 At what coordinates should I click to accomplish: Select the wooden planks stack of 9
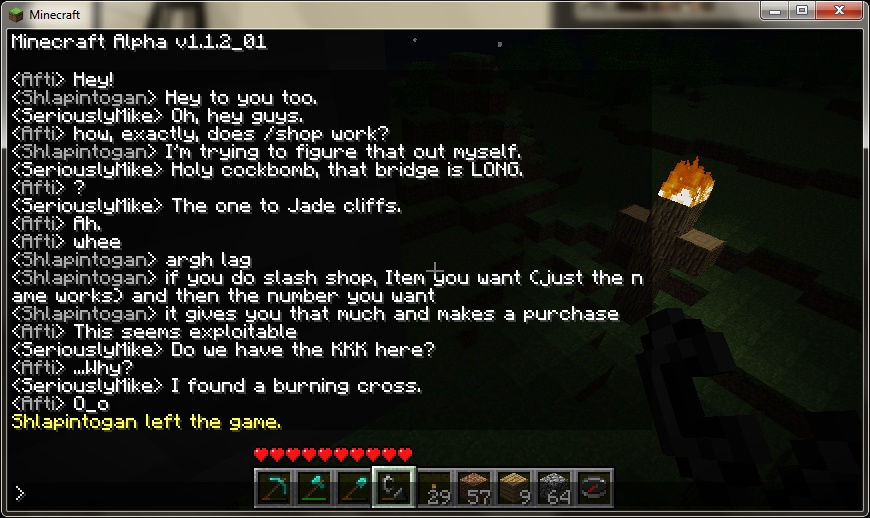(x=513, y=488)
